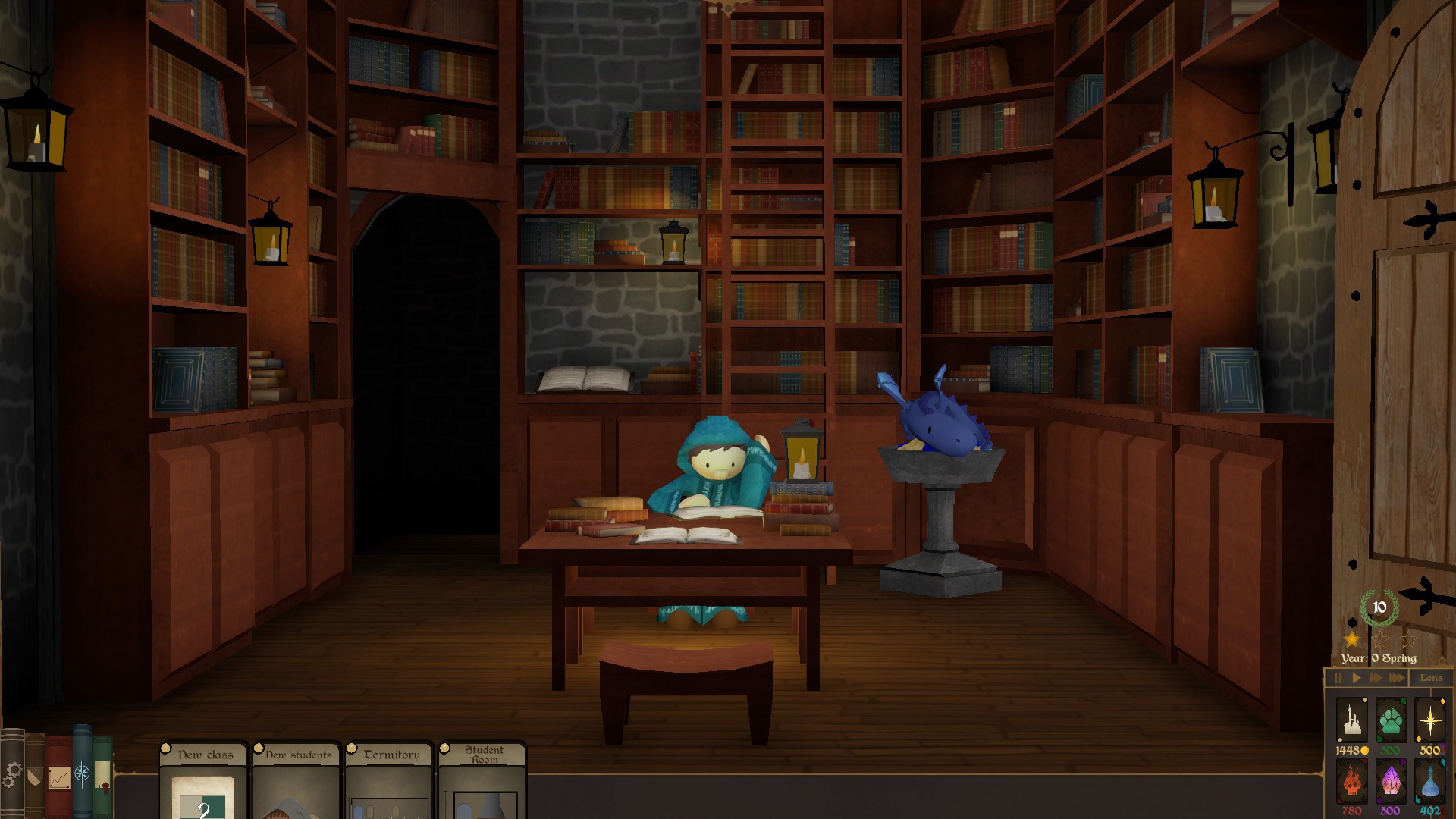The width and height of the screenshot is (1456, 819).
Task: Click the shield emblem book spine
Action: click(x=35, y=777)
